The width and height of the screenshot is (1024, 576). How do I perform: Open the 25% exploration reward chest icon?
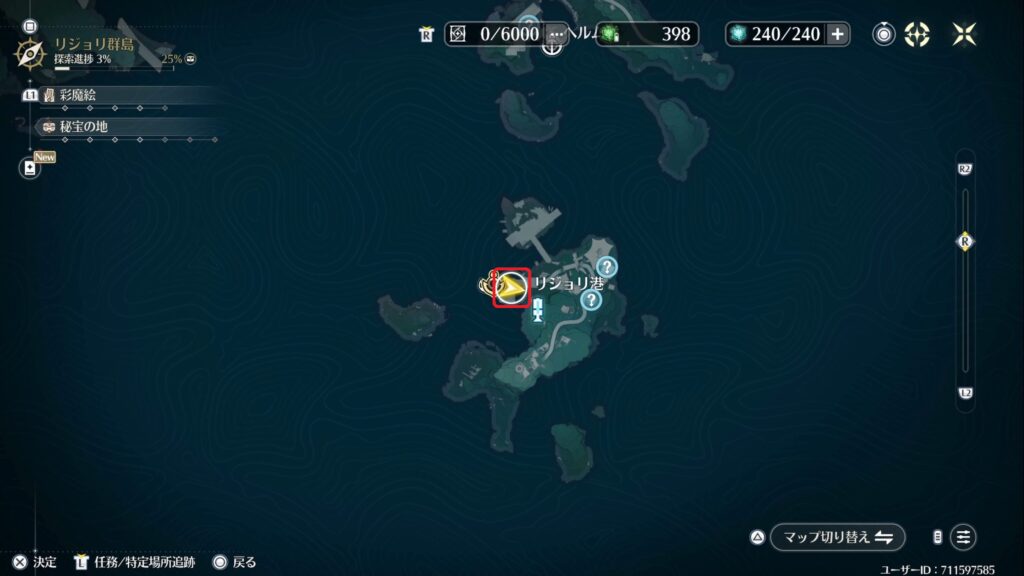[x=190, y=59]
